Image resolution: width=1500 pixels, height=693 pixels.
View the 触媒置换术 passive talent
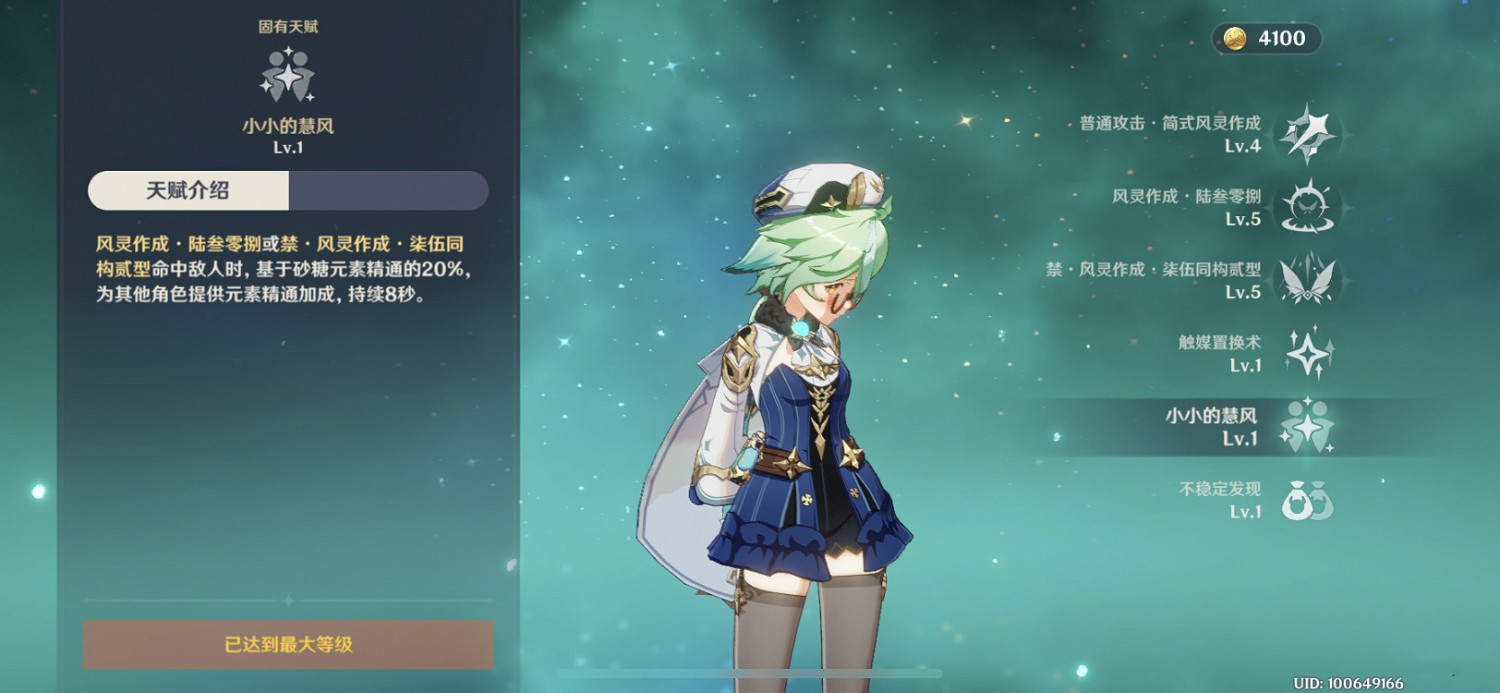[1307, 353]
